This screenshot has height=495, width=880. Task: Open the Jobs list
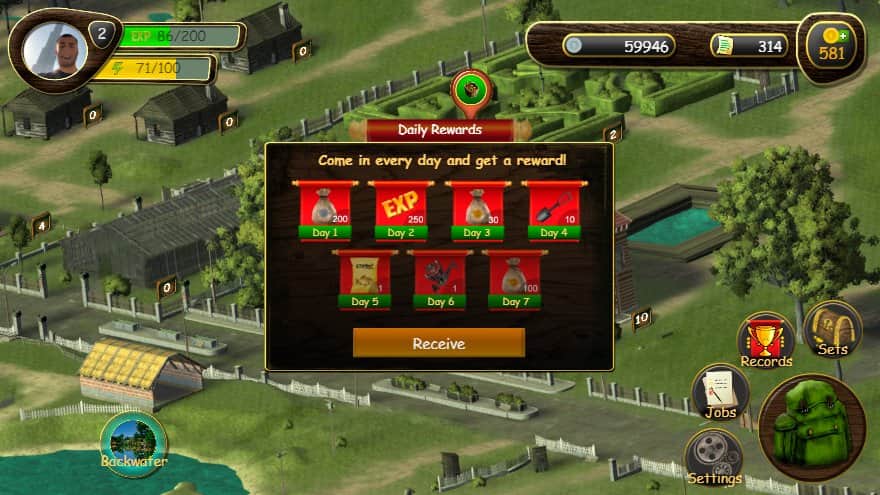(719, 392)
